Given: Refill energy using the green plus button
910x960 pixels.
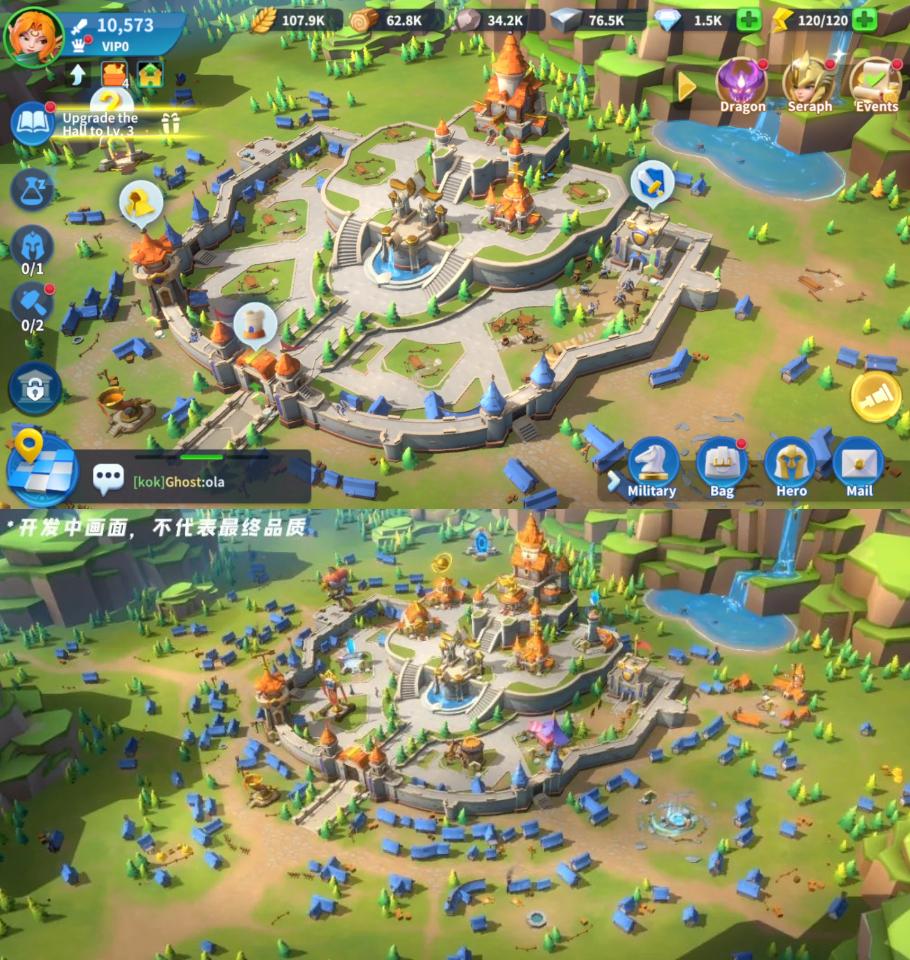Looking at the screenshot, I should (x=865, y=20).
